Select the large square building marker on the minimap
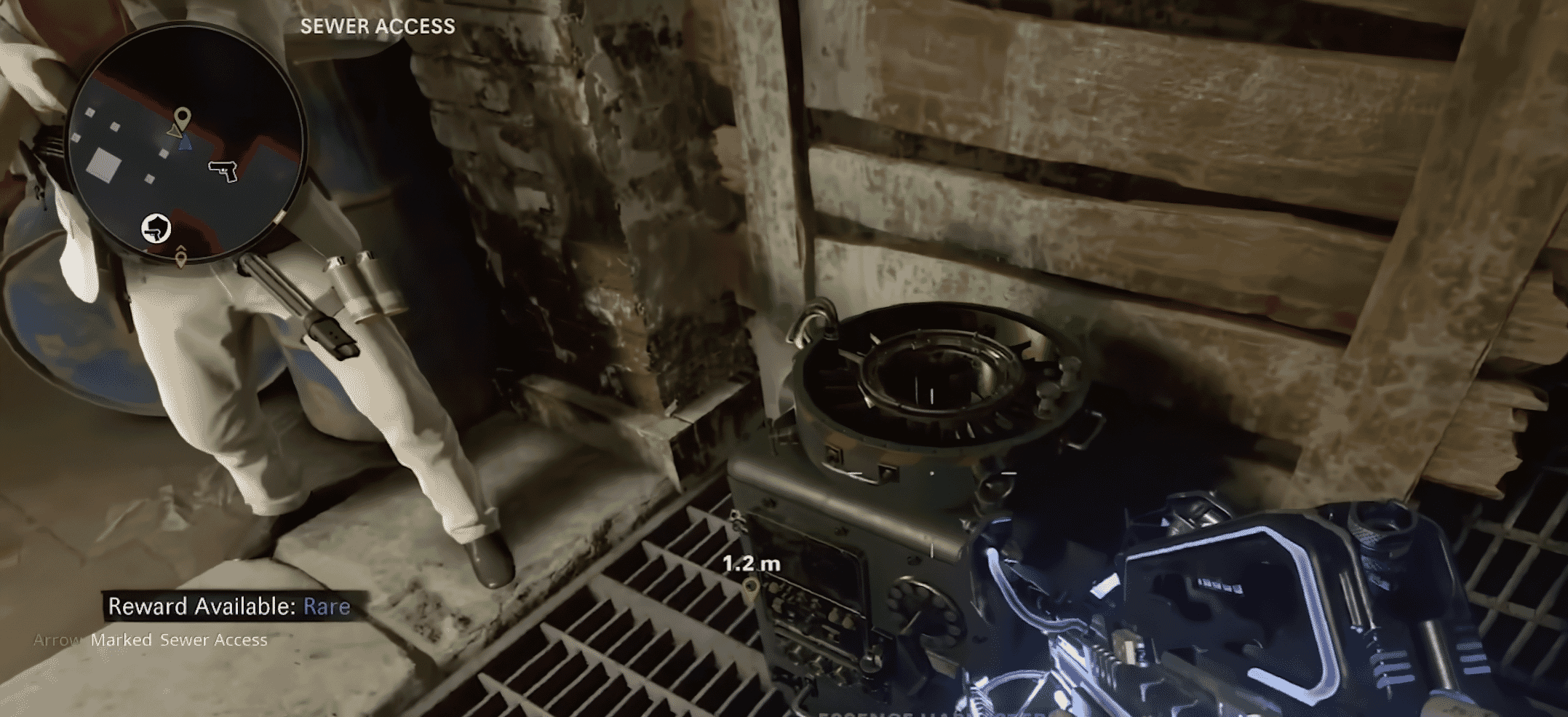The height and width of the screenshot is (717, 1568). pyautogui.click(x=103, y=165)
